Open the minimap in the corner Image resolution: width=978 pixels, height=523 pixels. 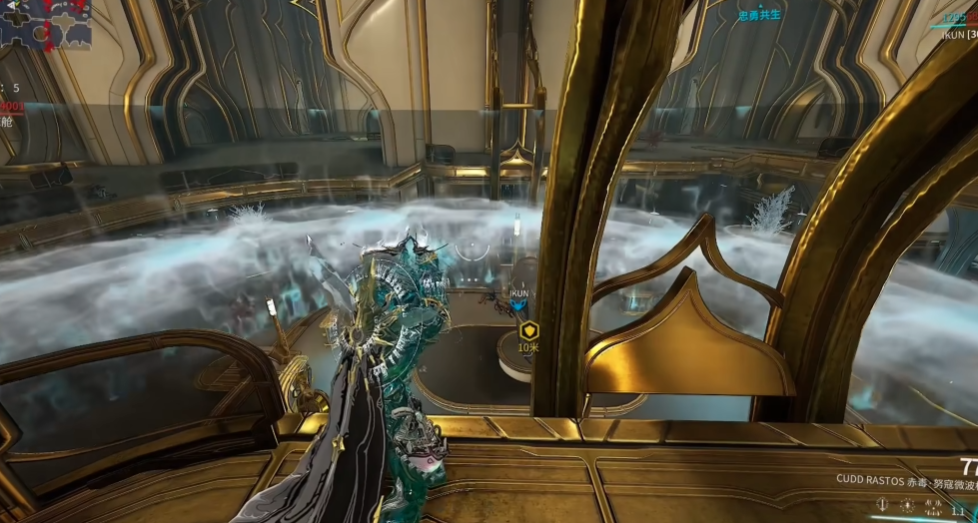tap(45, 23)
